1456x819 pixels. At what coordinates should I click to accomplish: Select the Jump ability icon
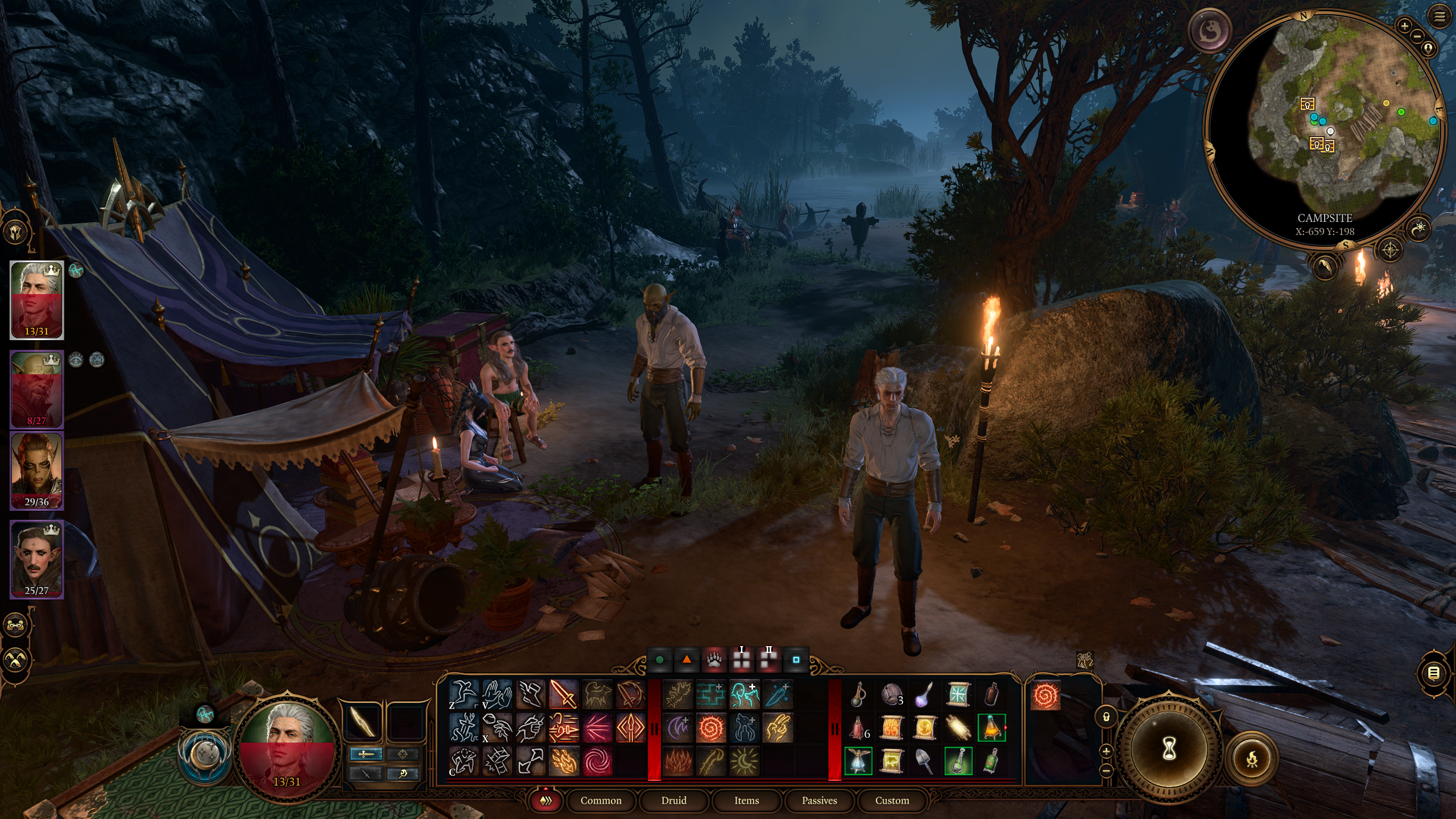coord(464,694)
